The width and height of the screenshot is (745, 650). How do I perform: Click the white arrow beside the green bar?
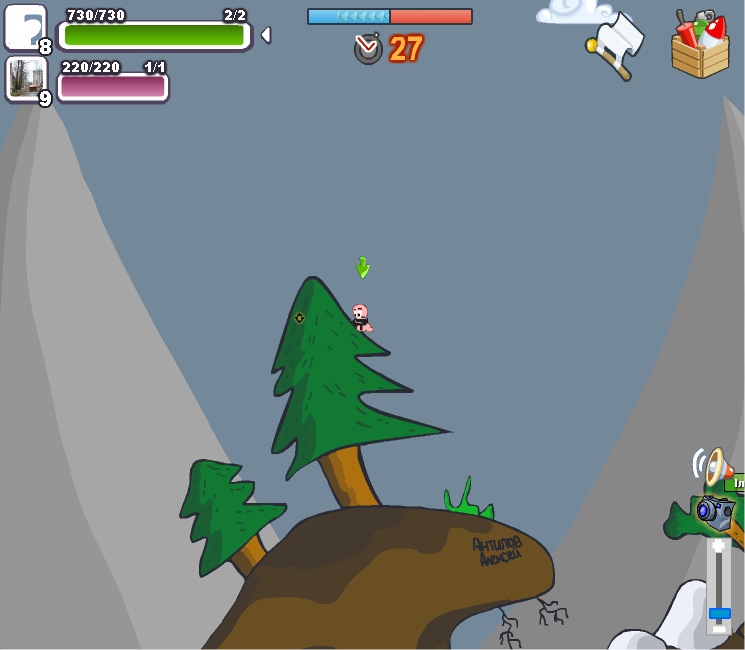(265, 35)
